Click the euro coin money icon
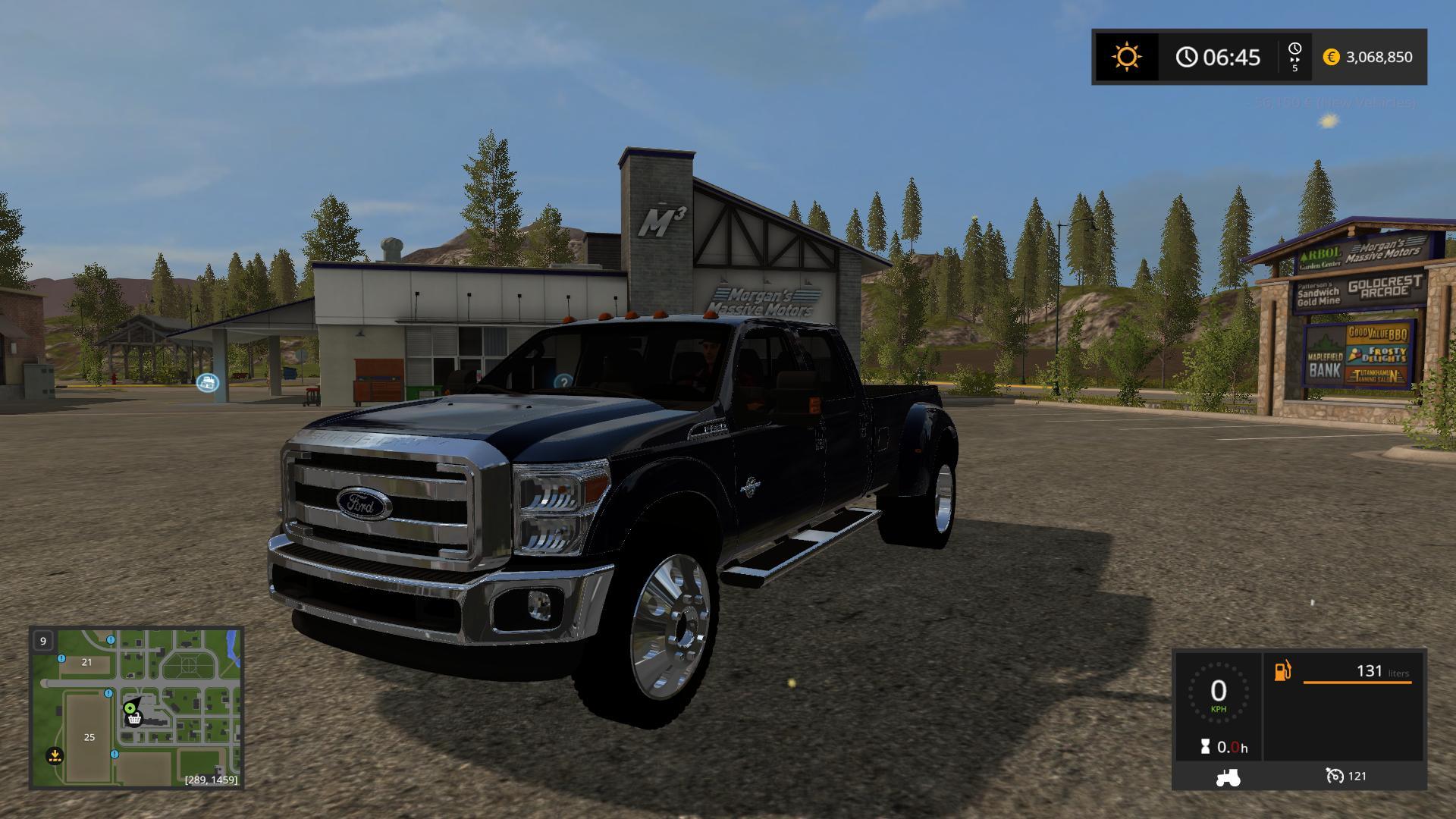The height and width of the screenshot is (819, 1456). 1331,57
